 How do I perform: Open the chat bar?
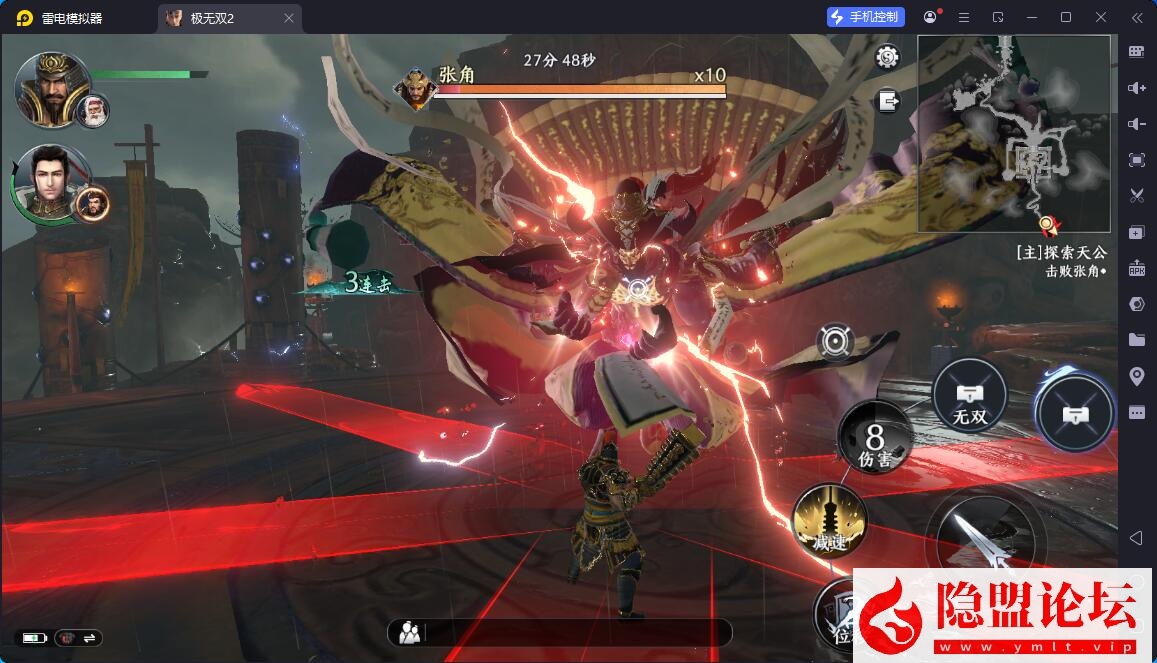pyautogui.click(x=559, y=632)
